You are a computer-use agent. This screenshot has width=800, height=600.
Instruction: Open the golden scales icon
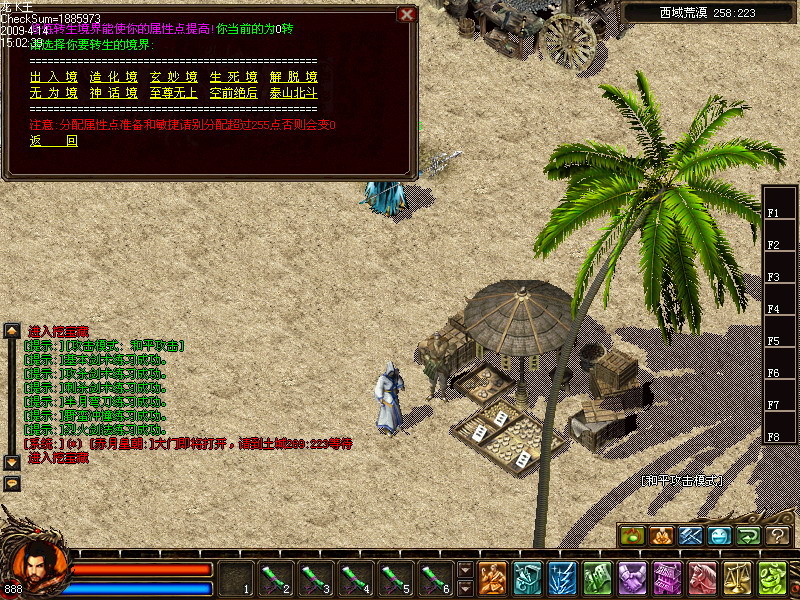(x=738, y=578)
